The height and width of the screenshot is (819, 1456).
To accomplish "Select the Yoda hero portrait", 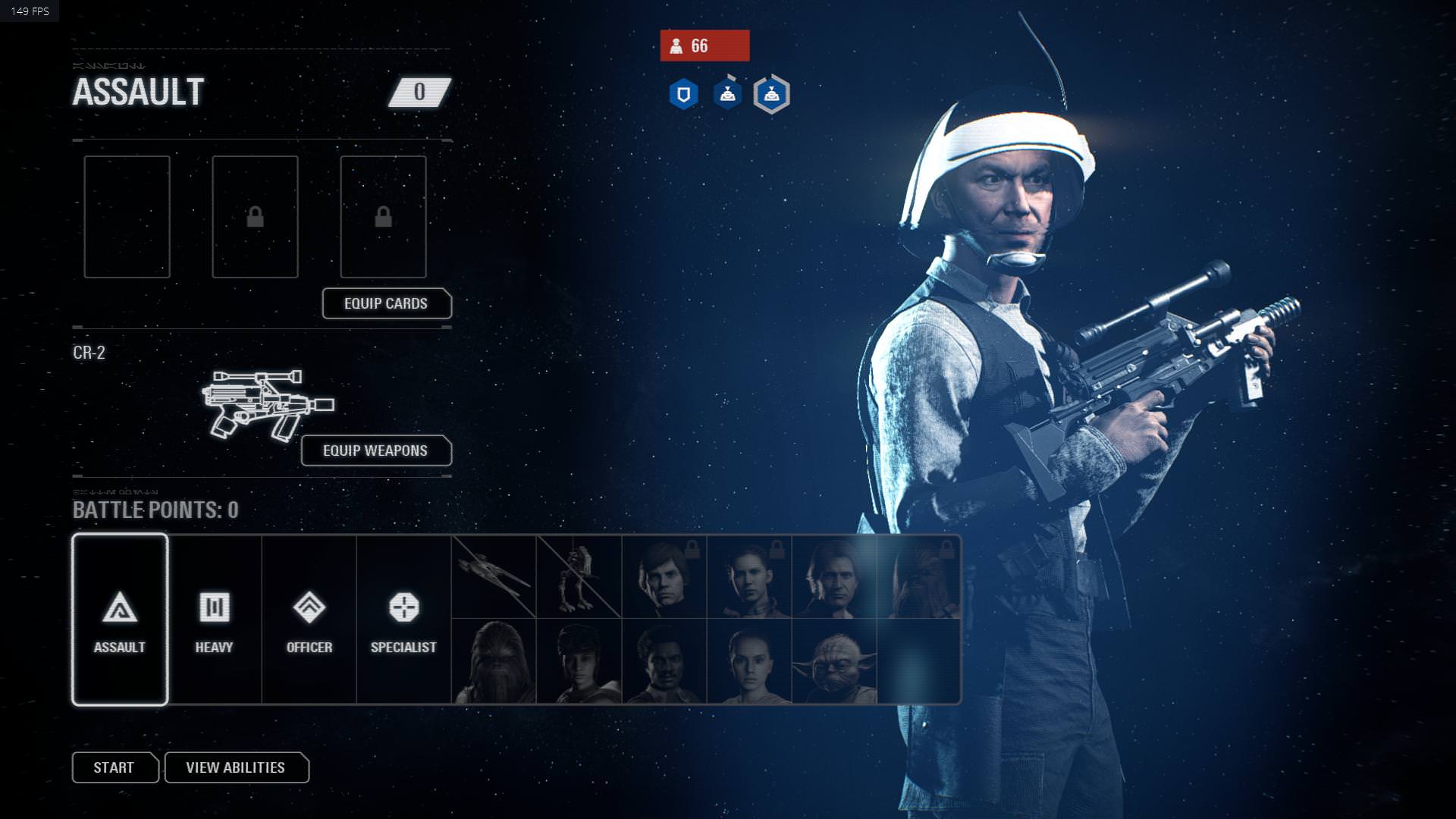I will pos(834,662).
